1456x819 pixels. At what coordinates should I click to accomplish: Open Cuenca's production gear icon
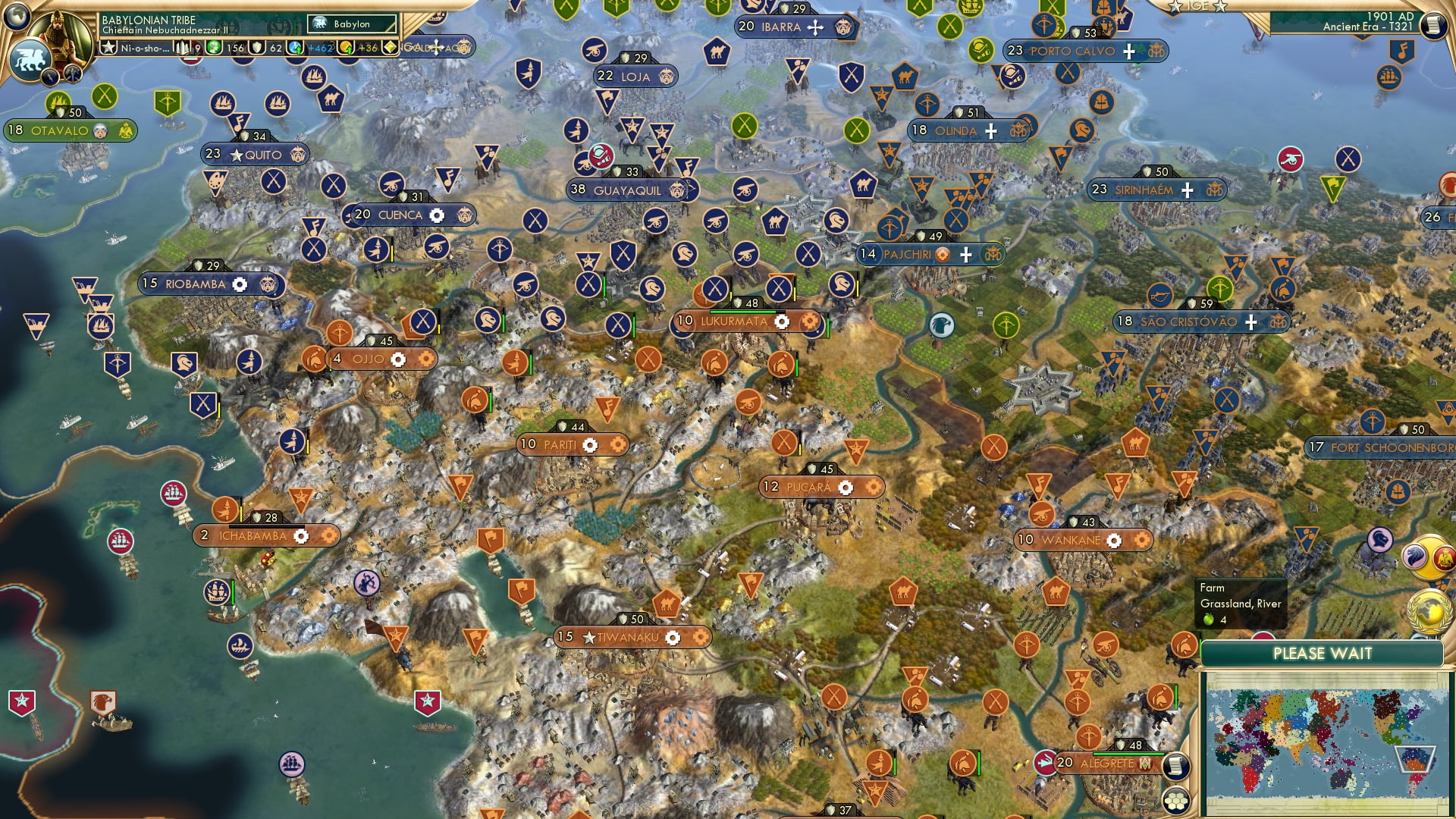(436, 215)
